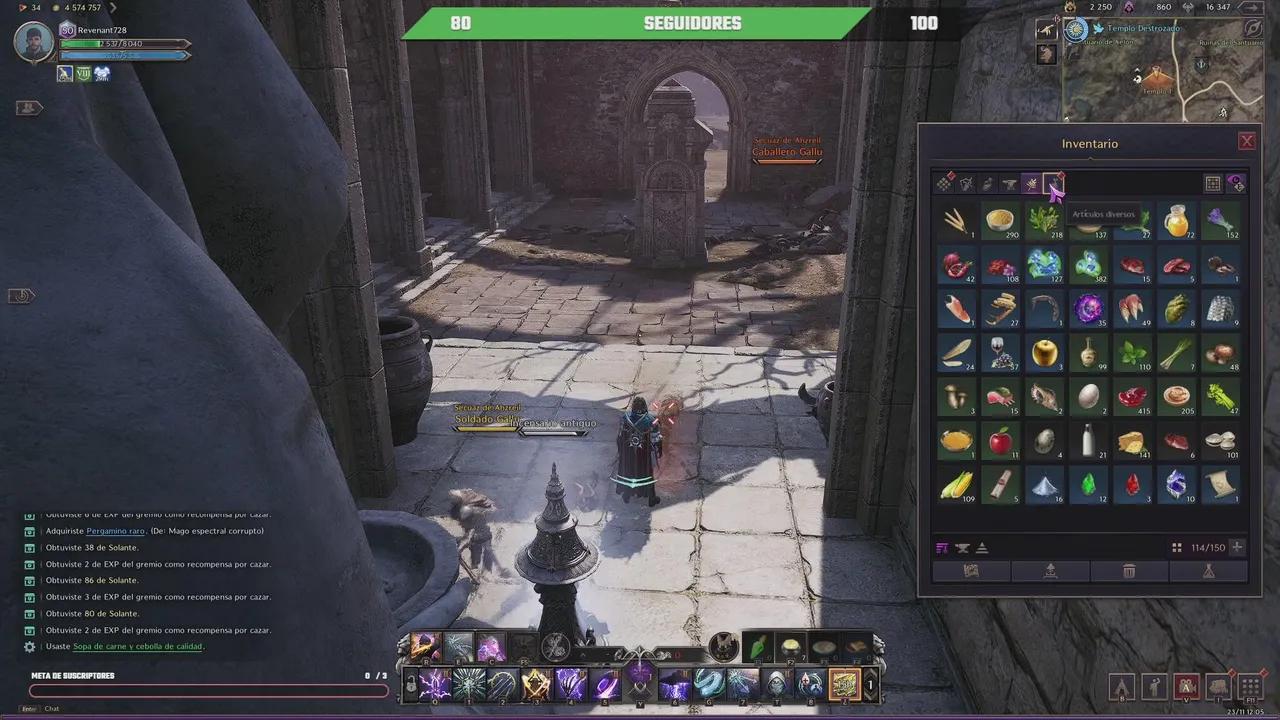The height and width of the screenshot is (720, 1280).
Task: Toggle the anvil filter next to sort icon
Action: [963, 547]
